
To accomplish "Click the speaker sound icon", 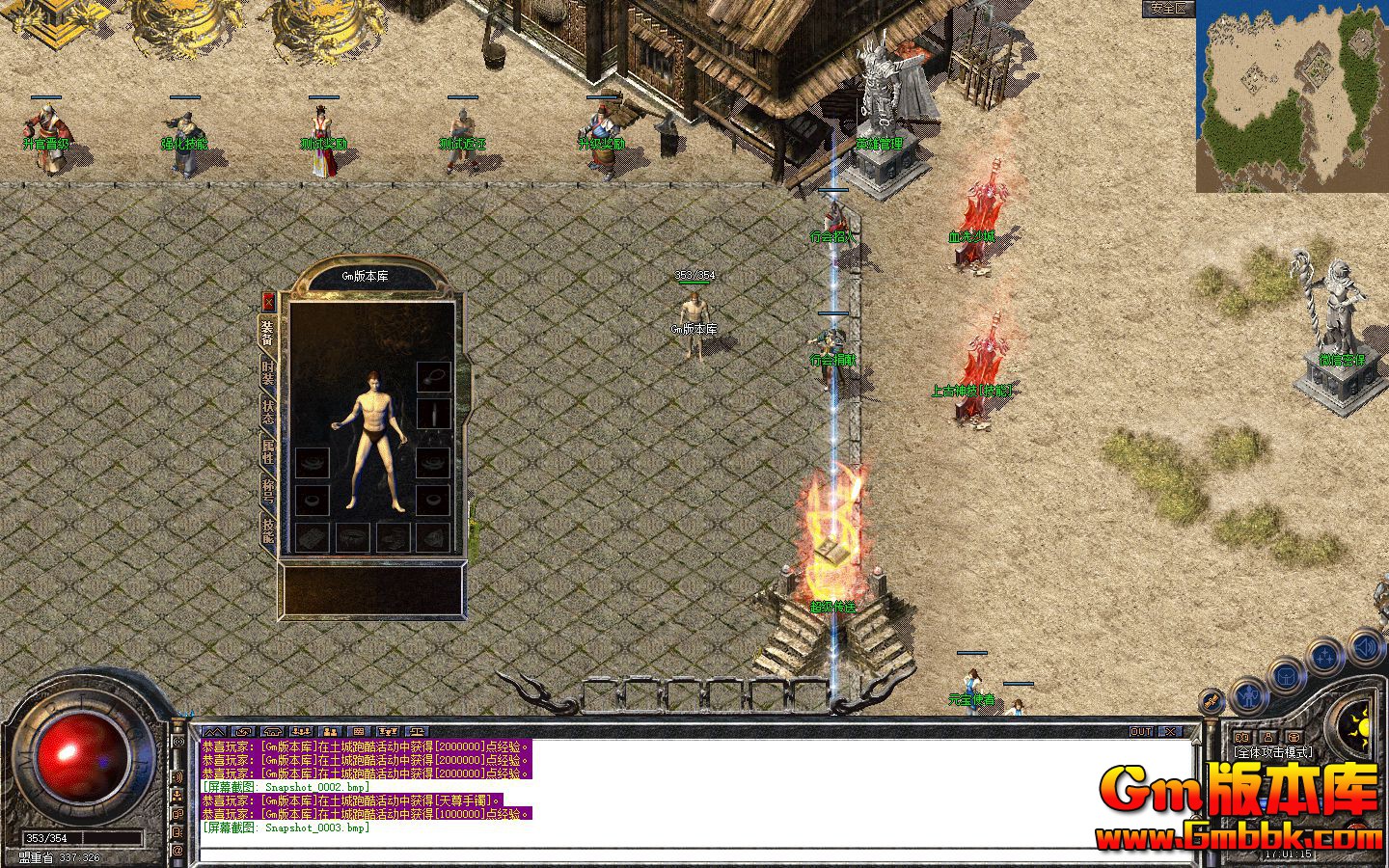I will click(x=1364, y=647).
